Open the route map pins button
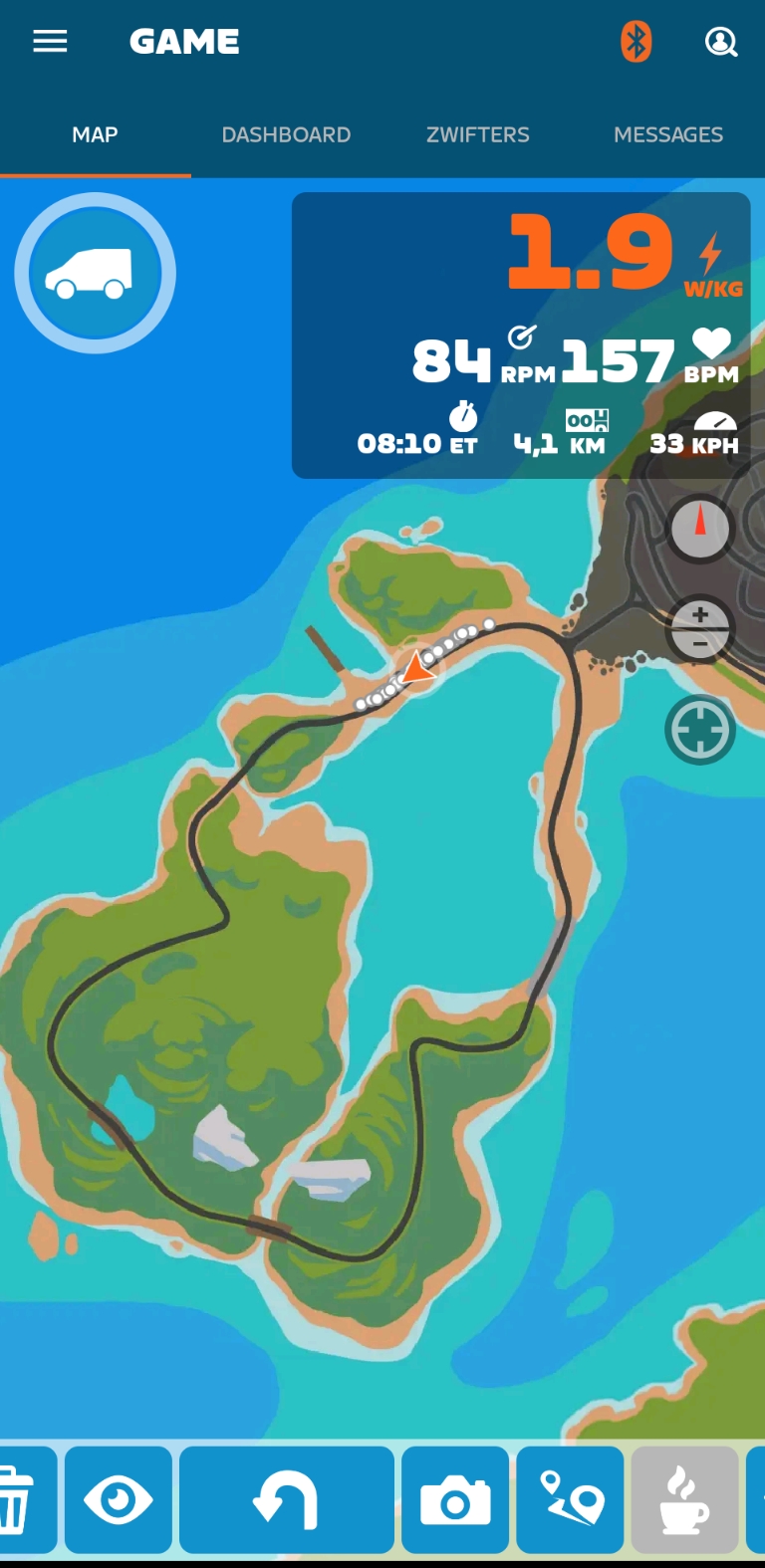The width and height of the screenshot is (765, 1568). tap(571, 1499)
